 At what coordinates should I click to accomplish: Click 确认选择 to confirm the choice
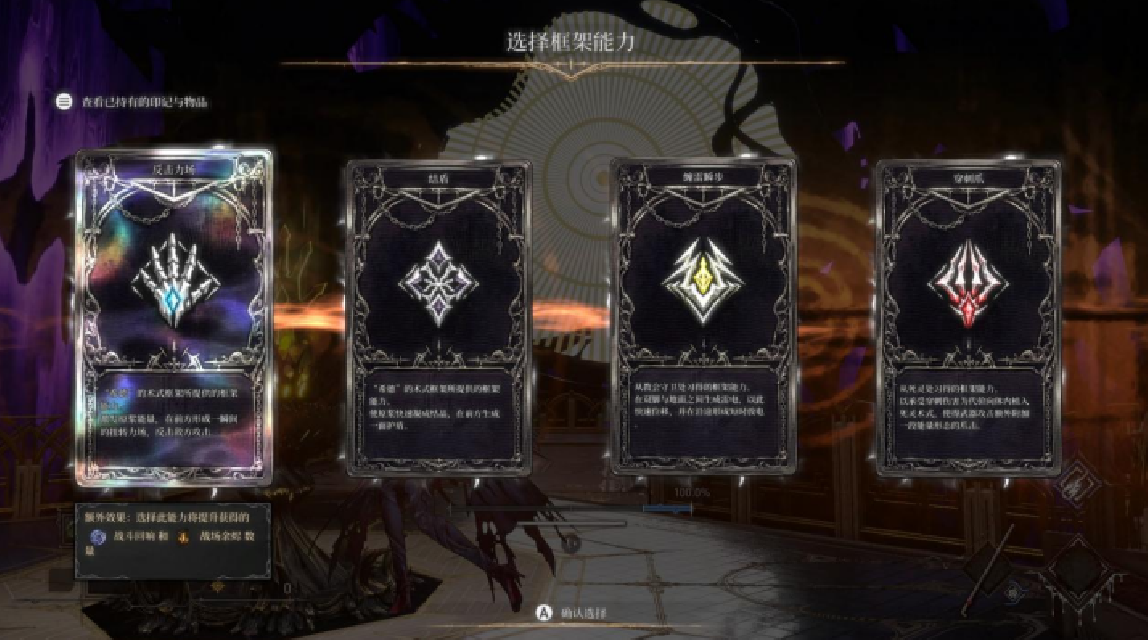(573, 613)
